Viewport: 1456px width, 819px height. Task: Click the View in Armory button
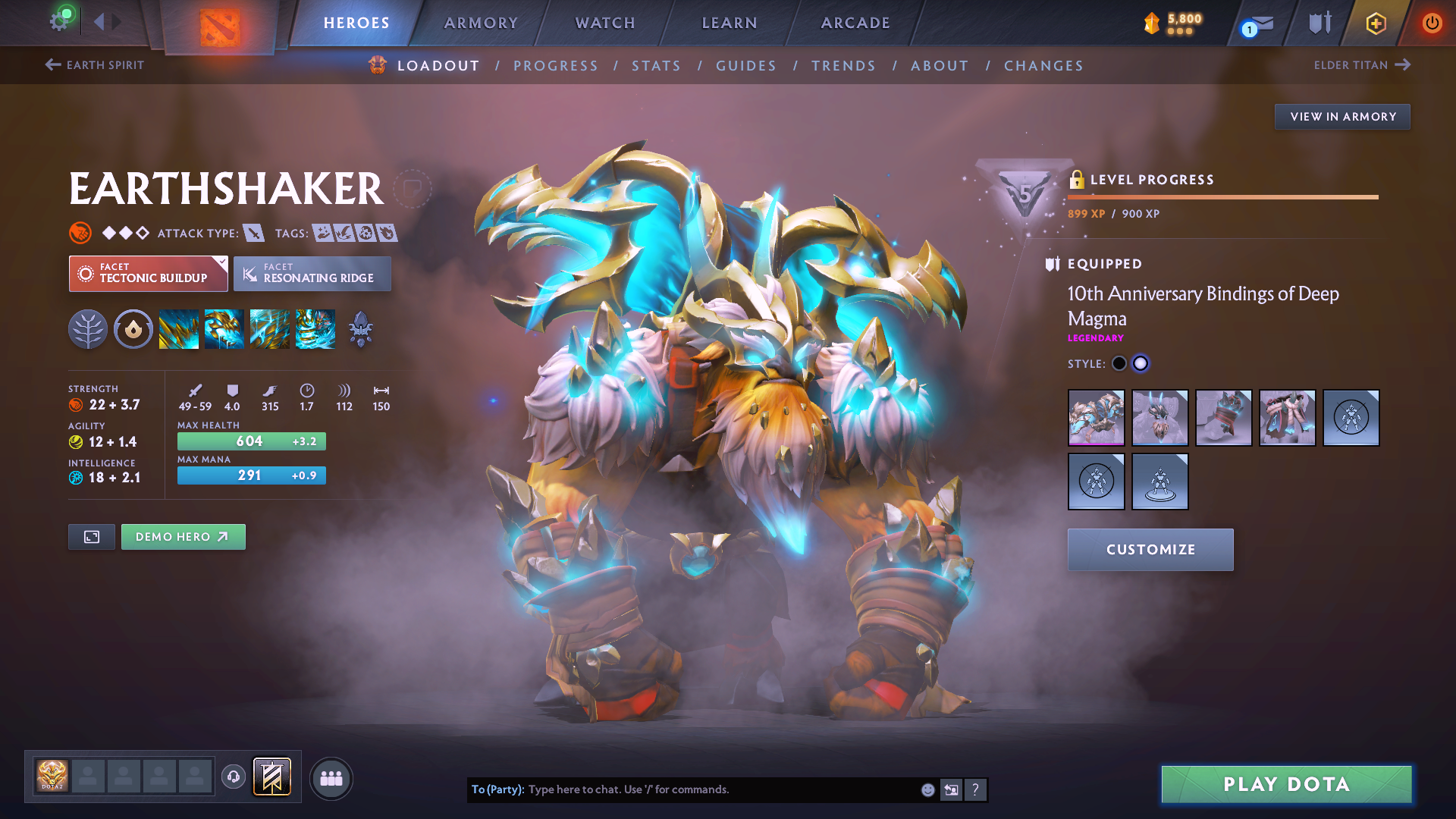(x=1342, y=117)
